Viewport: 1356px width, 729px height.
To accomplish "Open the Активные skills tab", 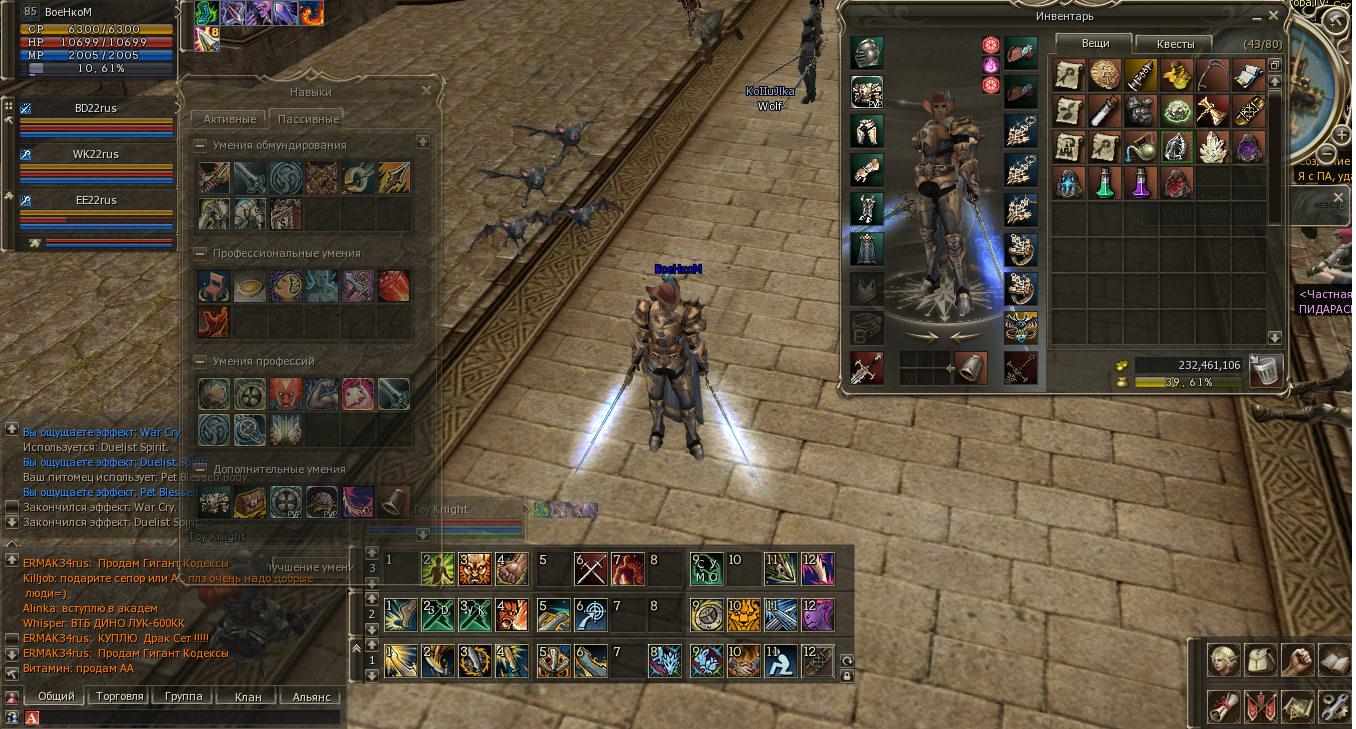I will pyautogui.click(x=229, y=118).
